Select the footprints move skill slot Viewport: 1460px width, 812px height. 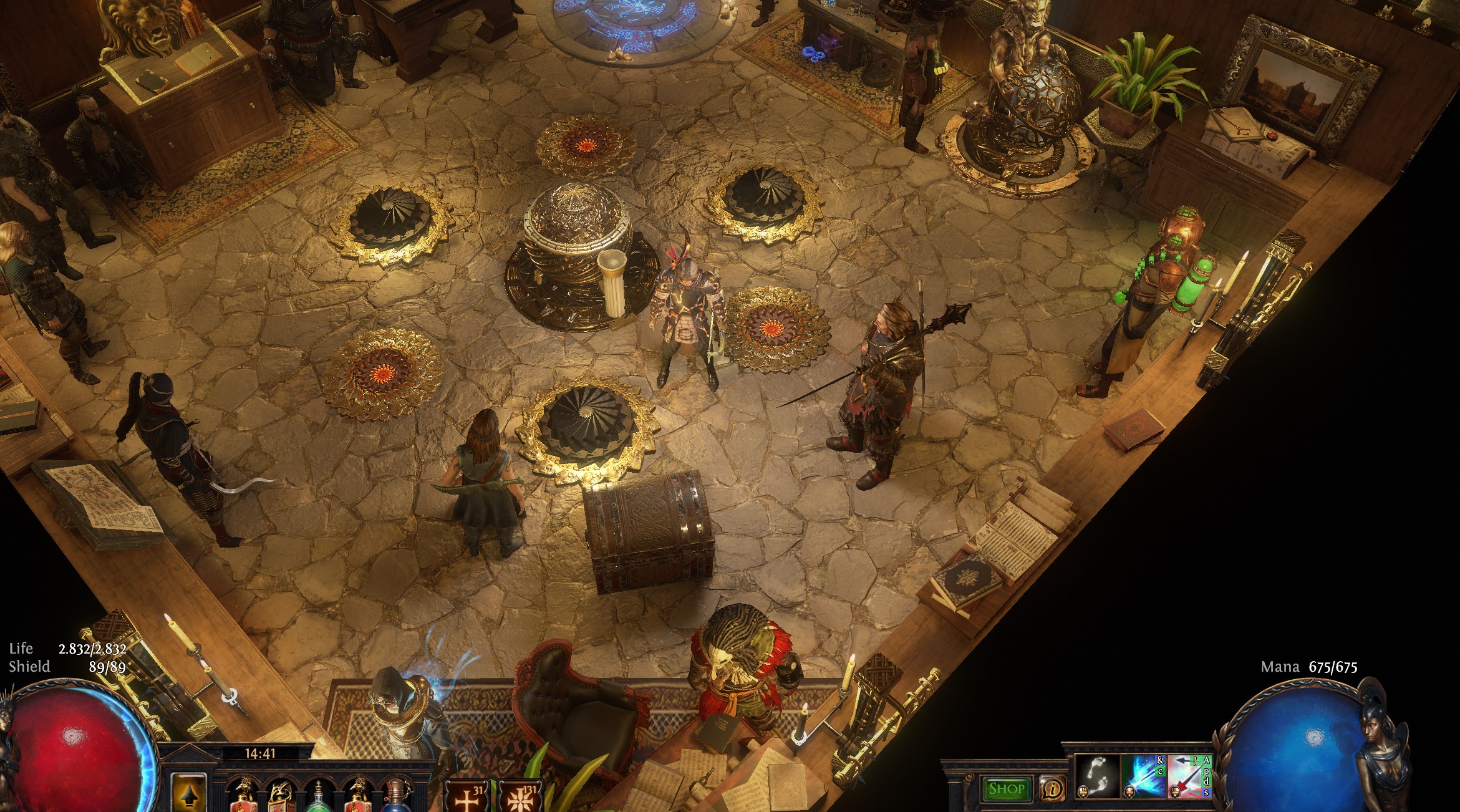[1097, 776]
